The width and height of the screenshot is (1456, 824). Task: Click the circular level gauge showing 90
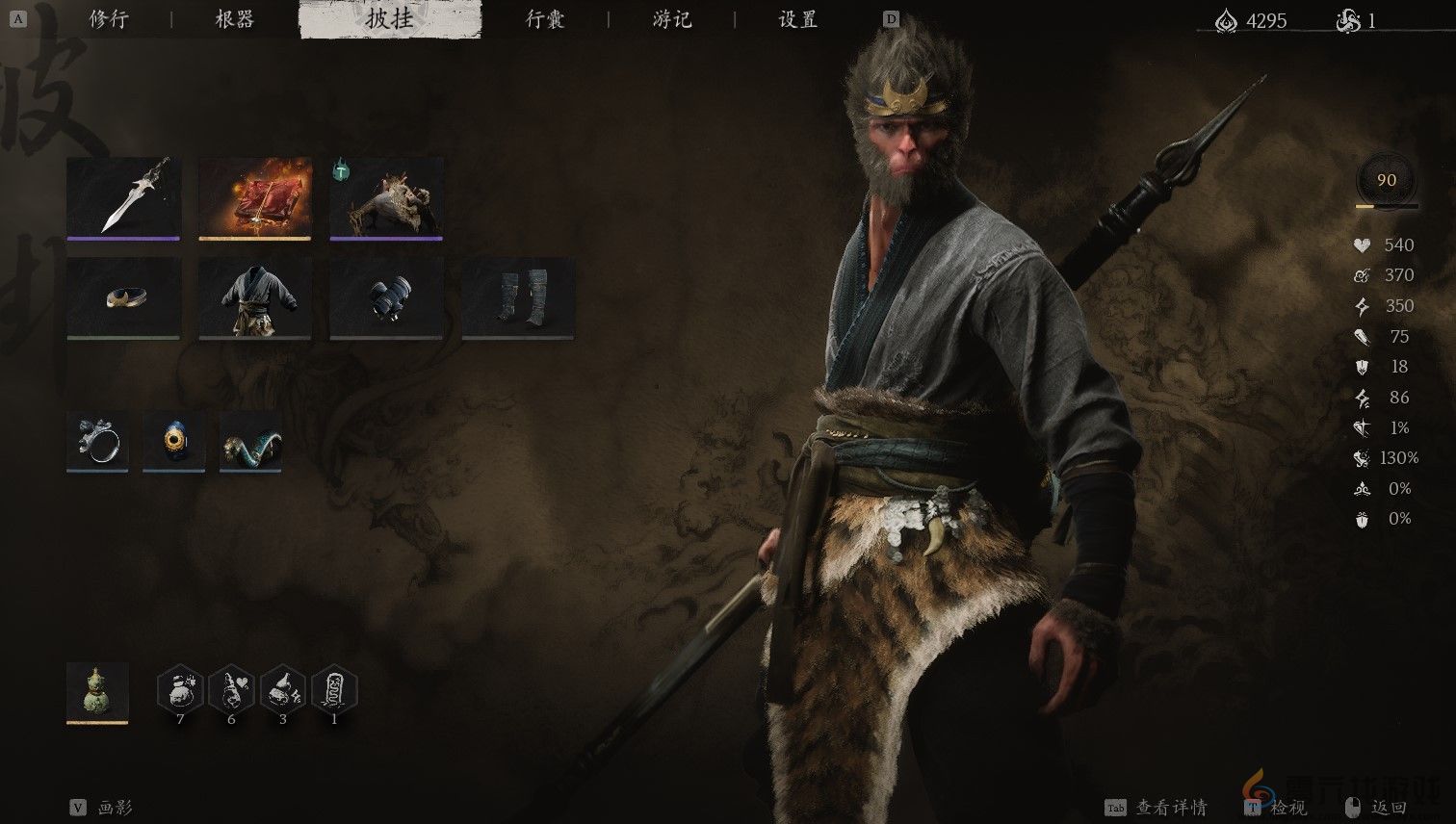1385,180
